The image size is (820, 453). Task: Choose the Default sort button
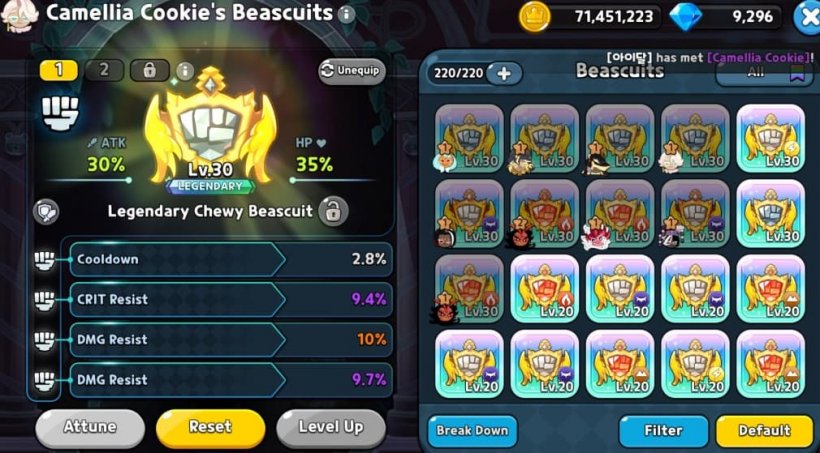click(x=764, y=431)
